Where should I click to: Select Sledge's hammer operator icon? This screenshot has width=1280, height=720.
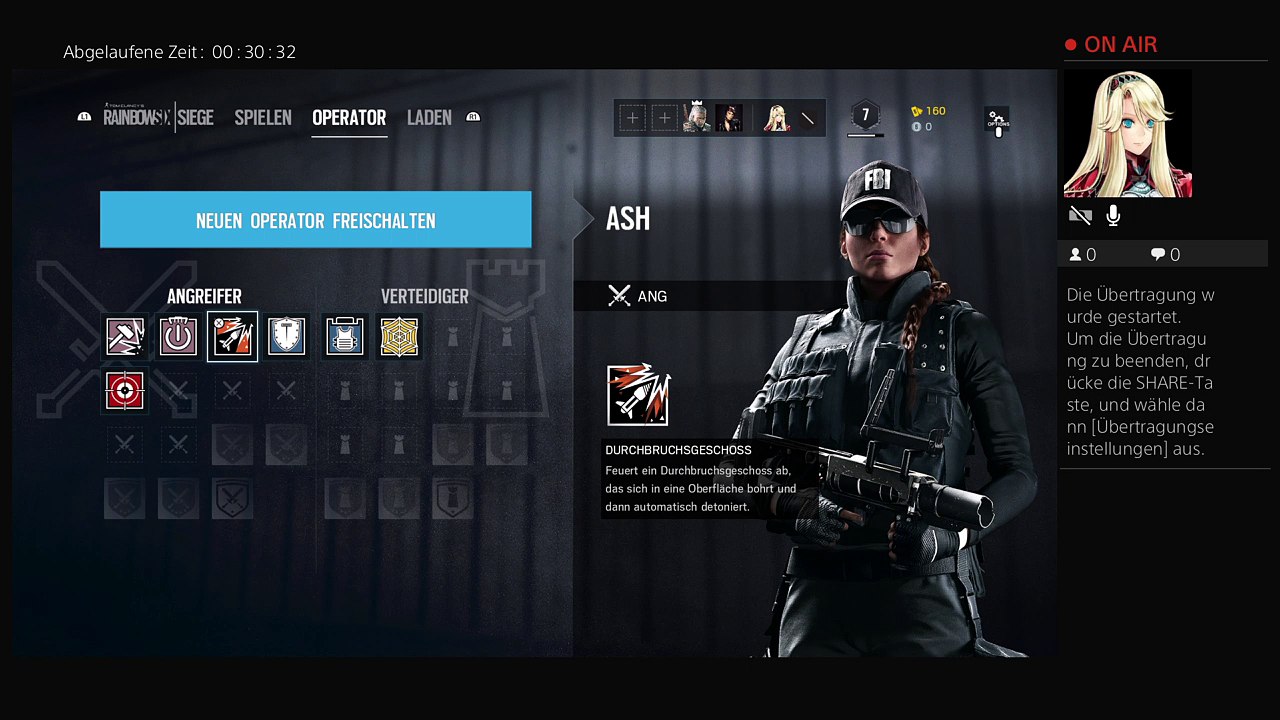point(125,337)
